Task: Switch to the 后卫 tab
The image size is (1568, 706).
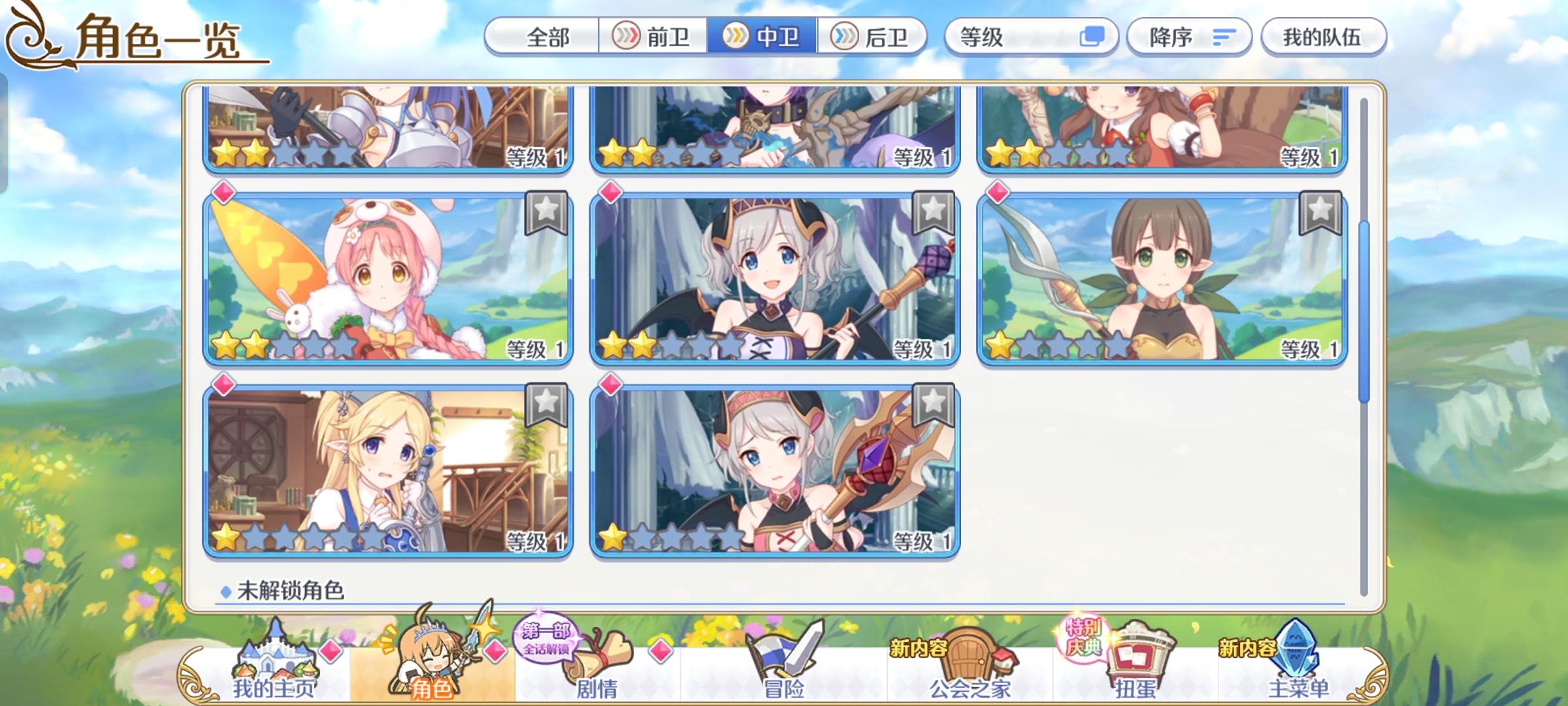Action: coord(872,37)
